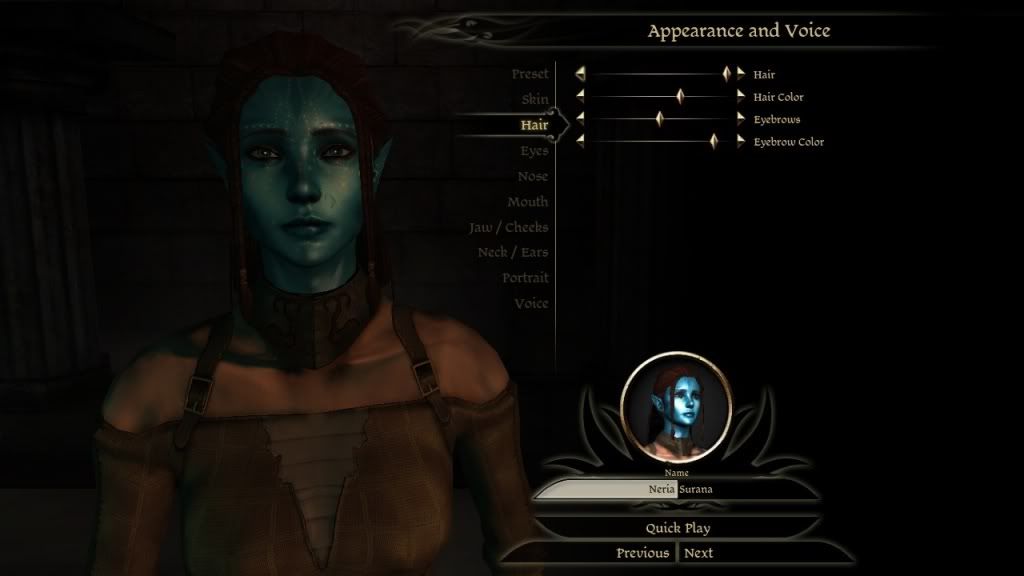1024x576 pixels.
Task: Go back with the Previous button
Action: coord(642,553)
